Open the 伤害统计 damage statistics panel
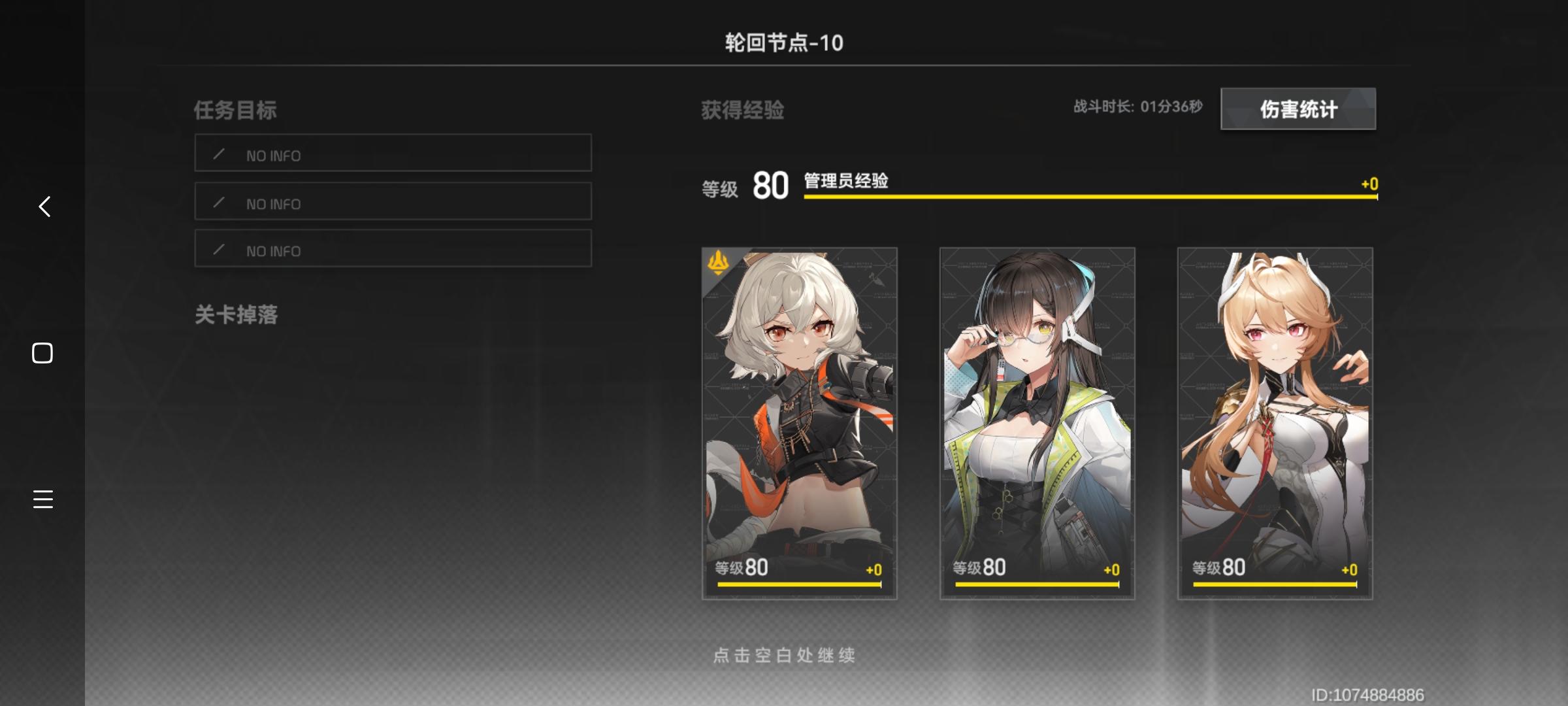1568x706 pixels. (1298, 109)
